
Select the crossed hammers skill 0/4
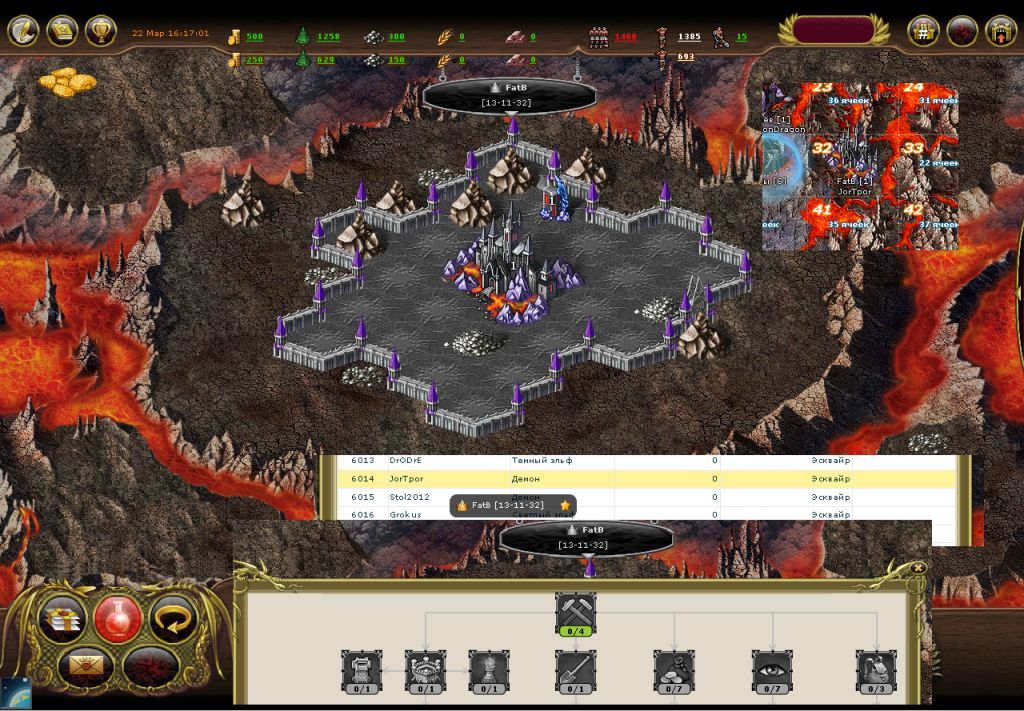(x=576, y=613)
